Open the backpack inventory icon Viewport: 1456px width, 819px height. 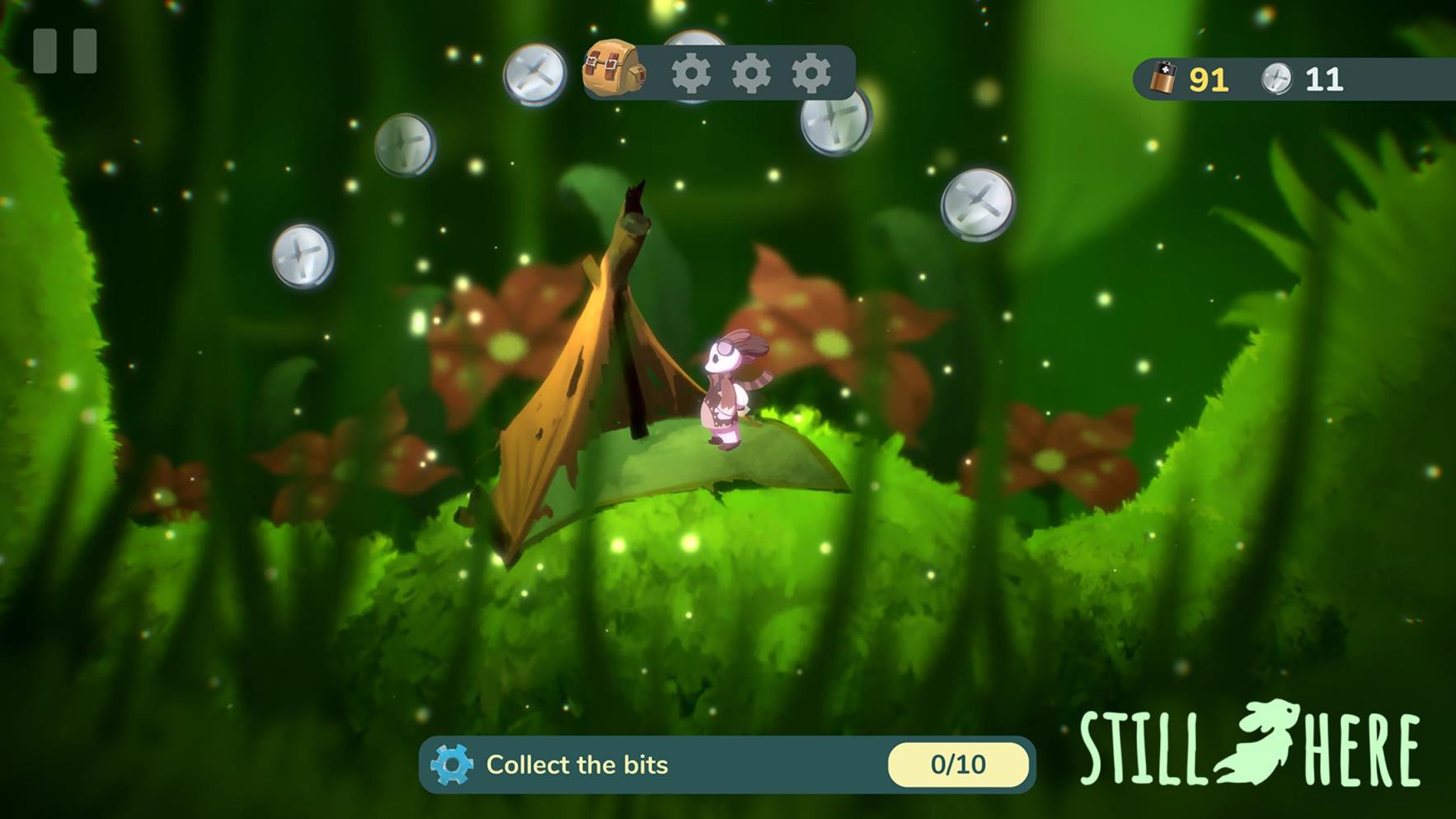tap(613, 69)
